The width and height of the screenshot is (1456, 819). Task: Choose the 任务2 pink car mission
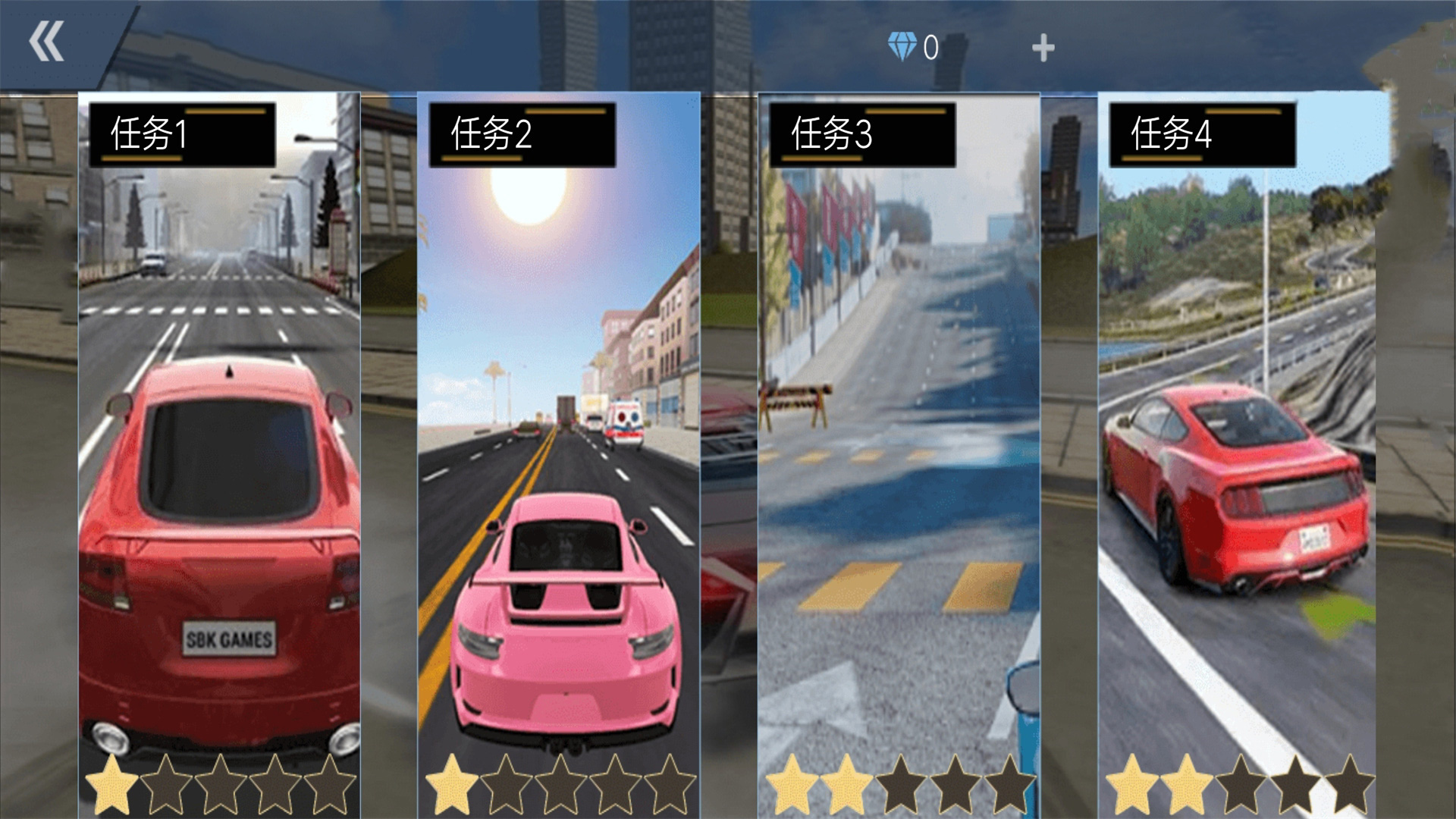[558, 455]
